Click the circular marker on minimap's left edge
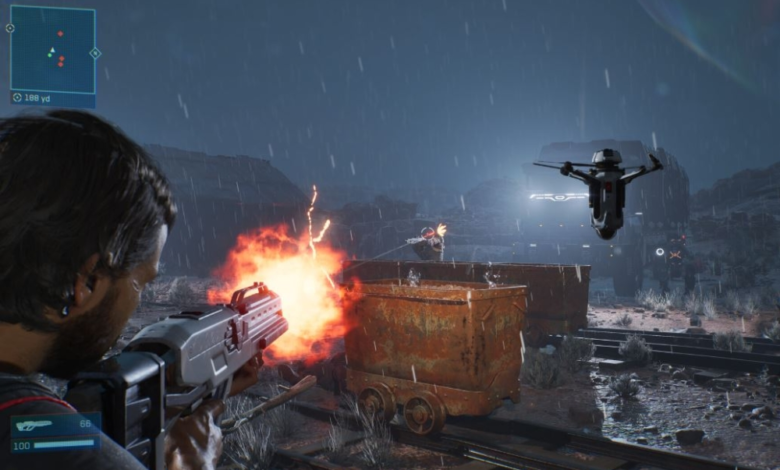 click(x=10, y=28)
